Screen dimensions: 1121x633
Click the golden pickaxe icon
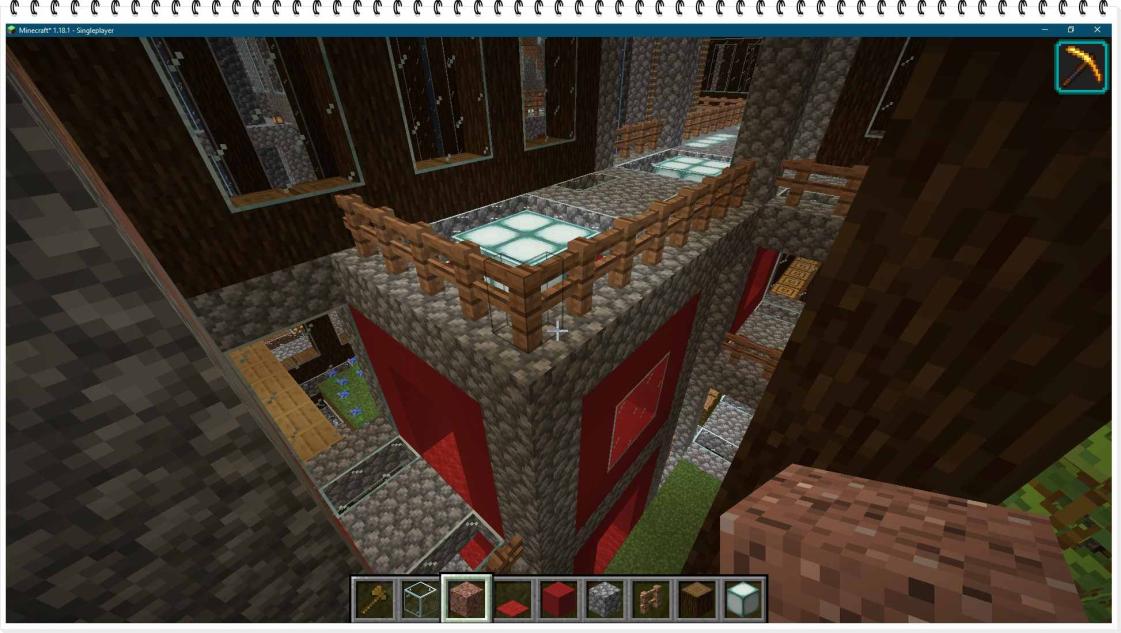[x=1081, y=67]
